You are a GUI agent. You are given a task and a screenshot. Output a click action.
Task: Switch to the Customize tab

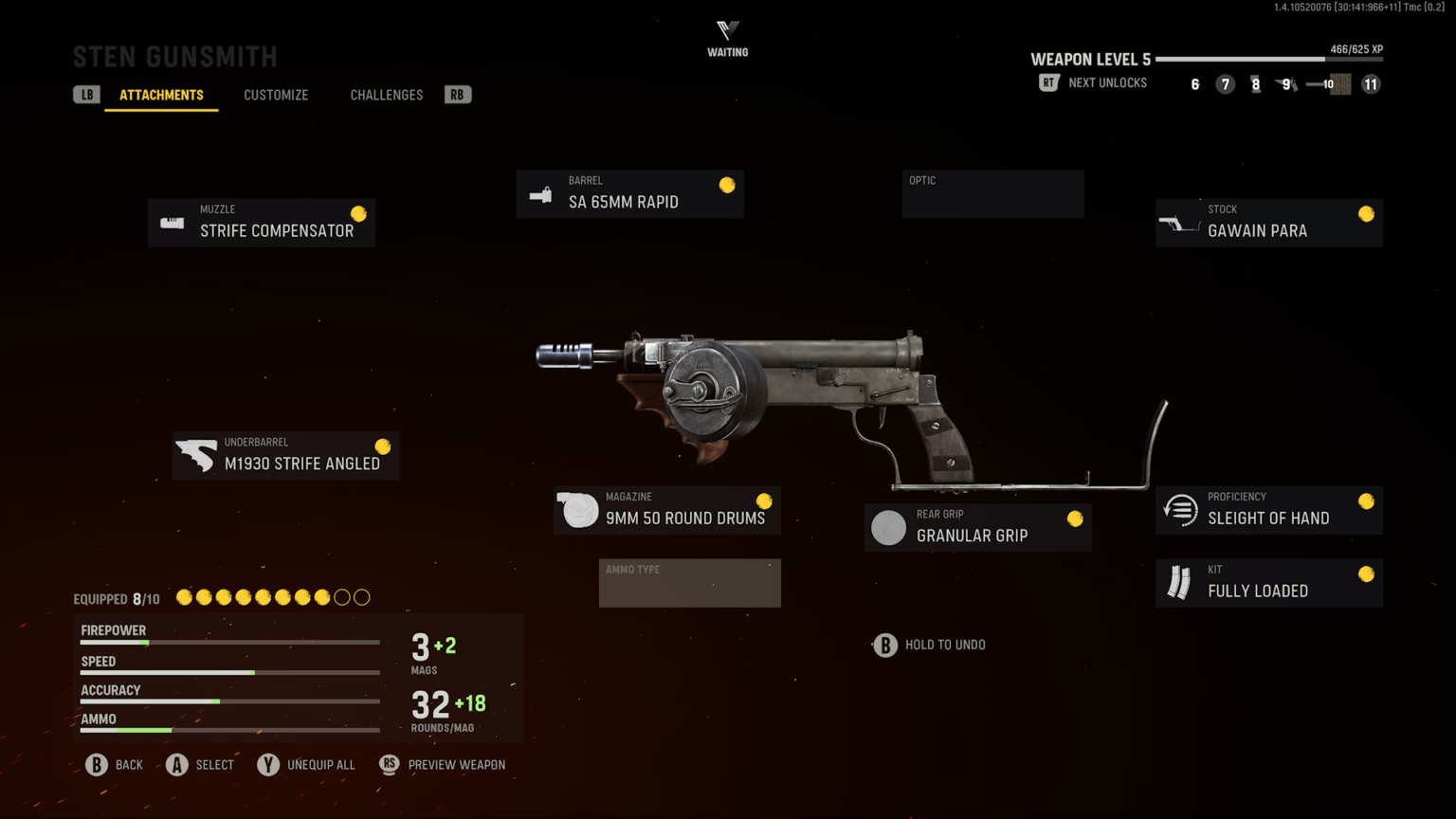[x=276, y=95]
